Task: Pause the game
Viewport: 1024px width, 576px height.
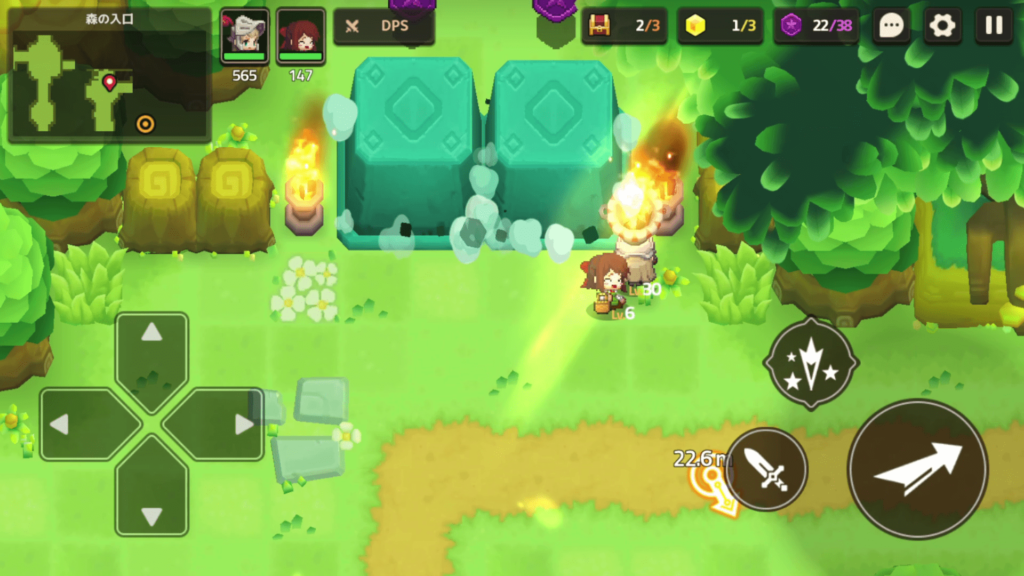Action: (993, 26)
